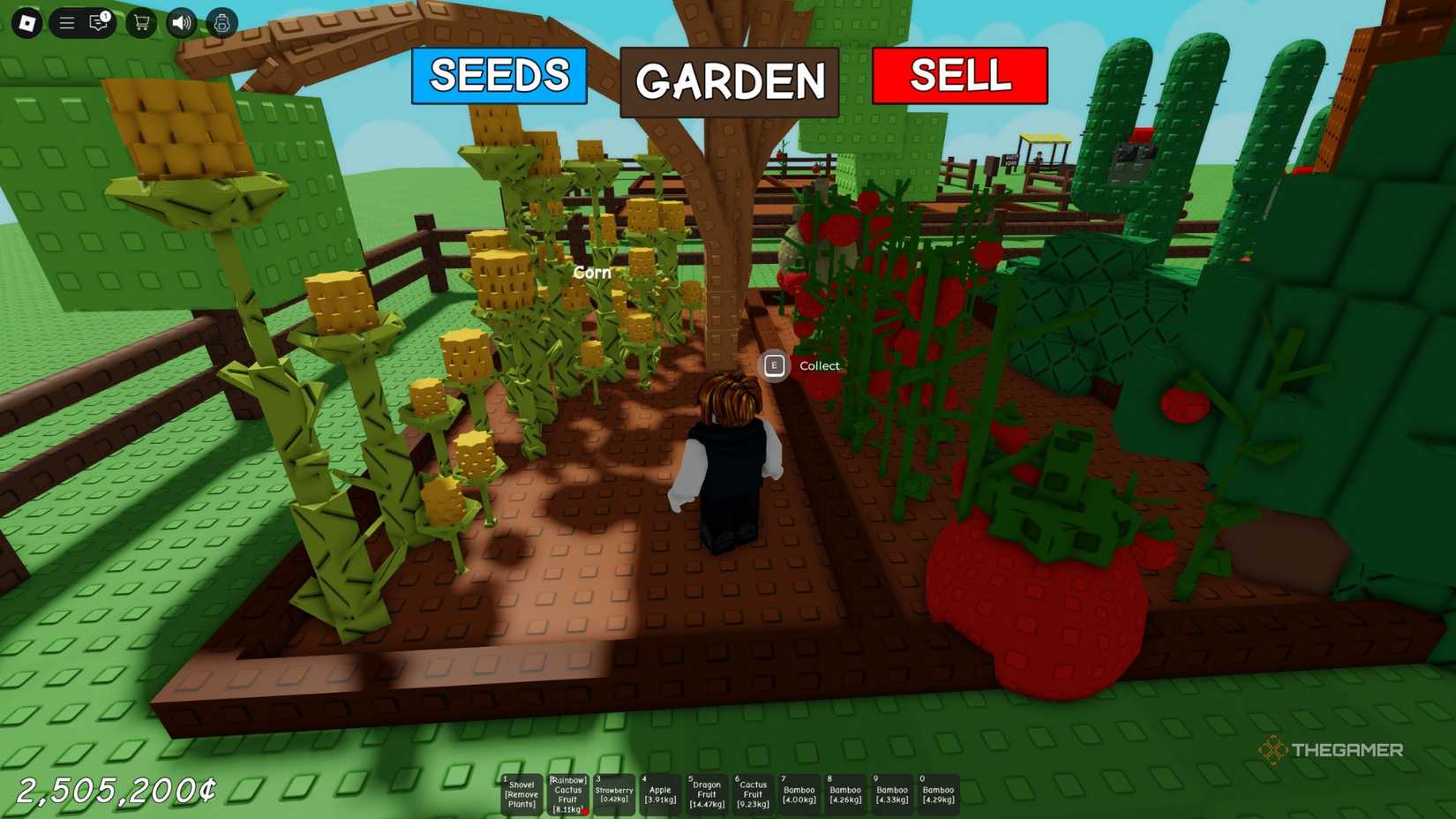Open the chat with one unread notification
Image resolution: width=1456 pixels, height=819 pixels.
tap(97, 24)
